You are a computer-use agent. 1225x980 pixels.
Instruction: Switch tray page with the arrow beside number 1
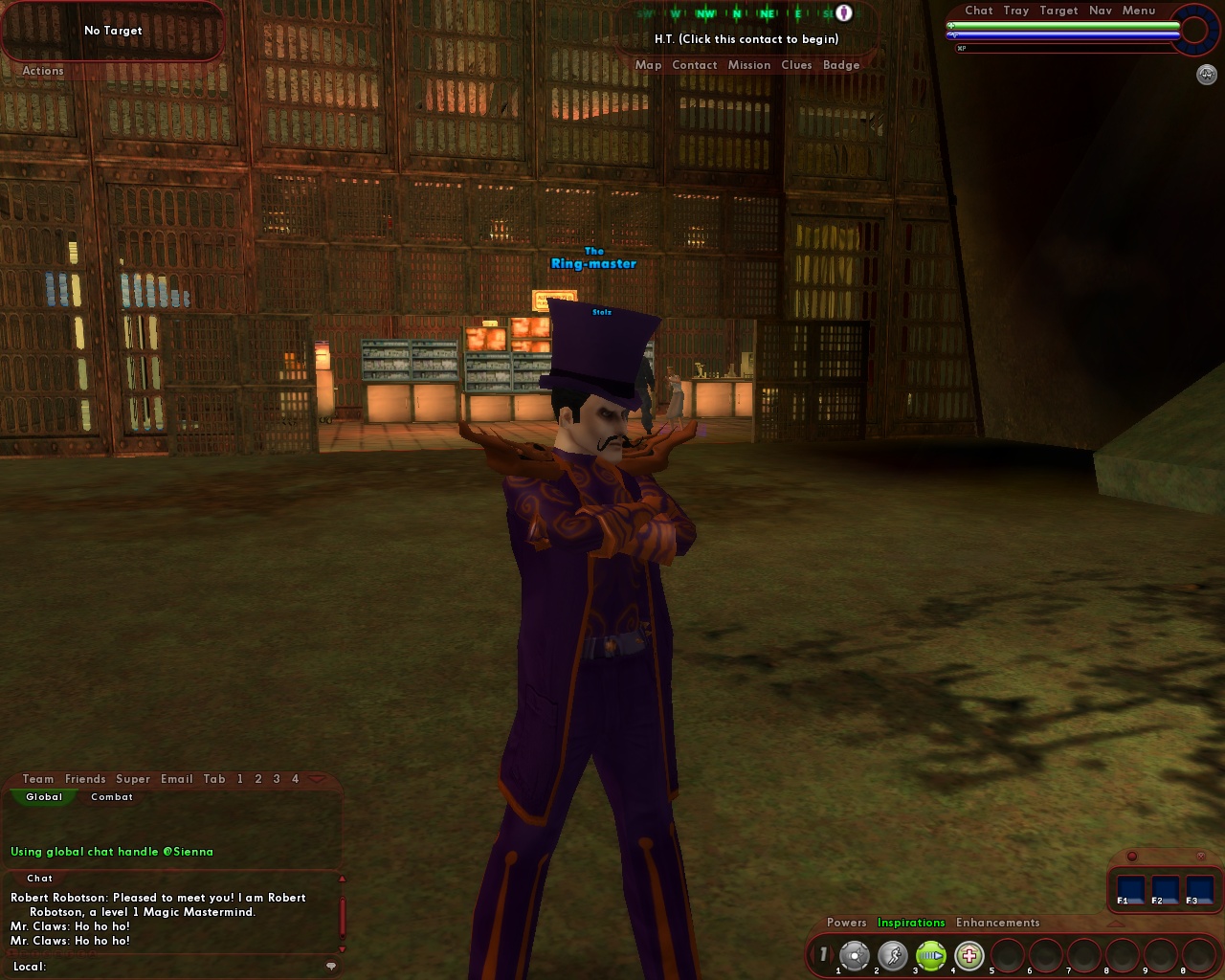pyautogui.click(x=834, y=954)
